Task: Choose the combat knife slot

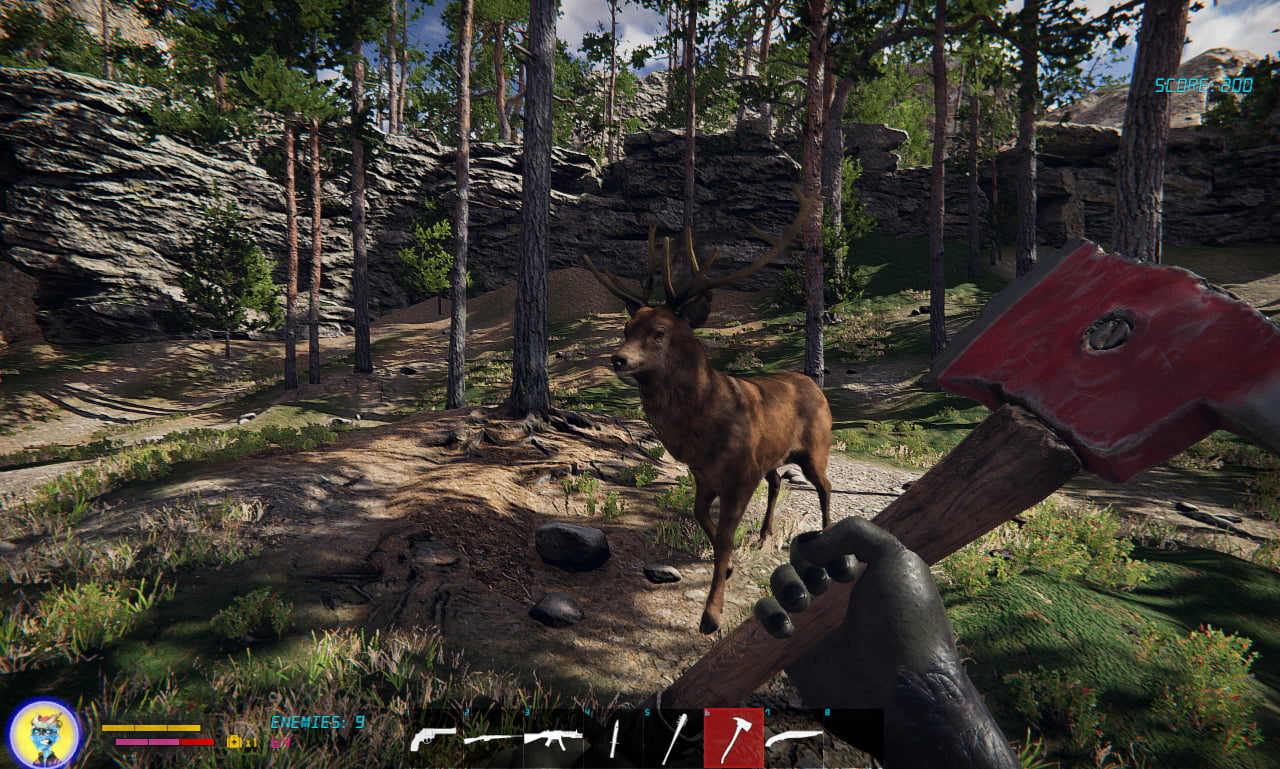Action: [614, 739]
